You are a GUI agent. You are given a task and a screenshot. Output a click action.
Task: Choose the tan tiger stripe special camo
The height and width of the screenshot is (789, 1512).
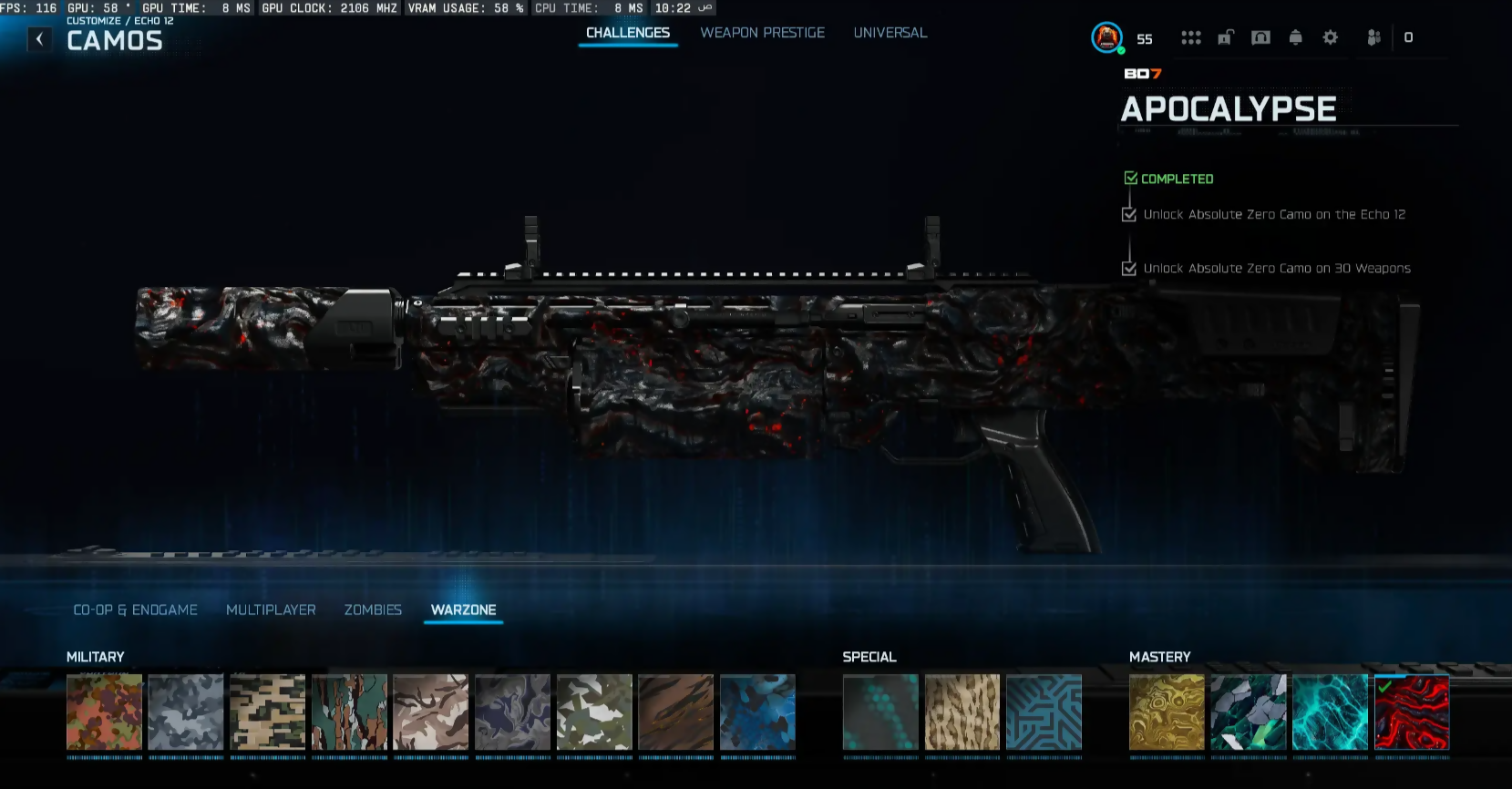coord(962,712)
